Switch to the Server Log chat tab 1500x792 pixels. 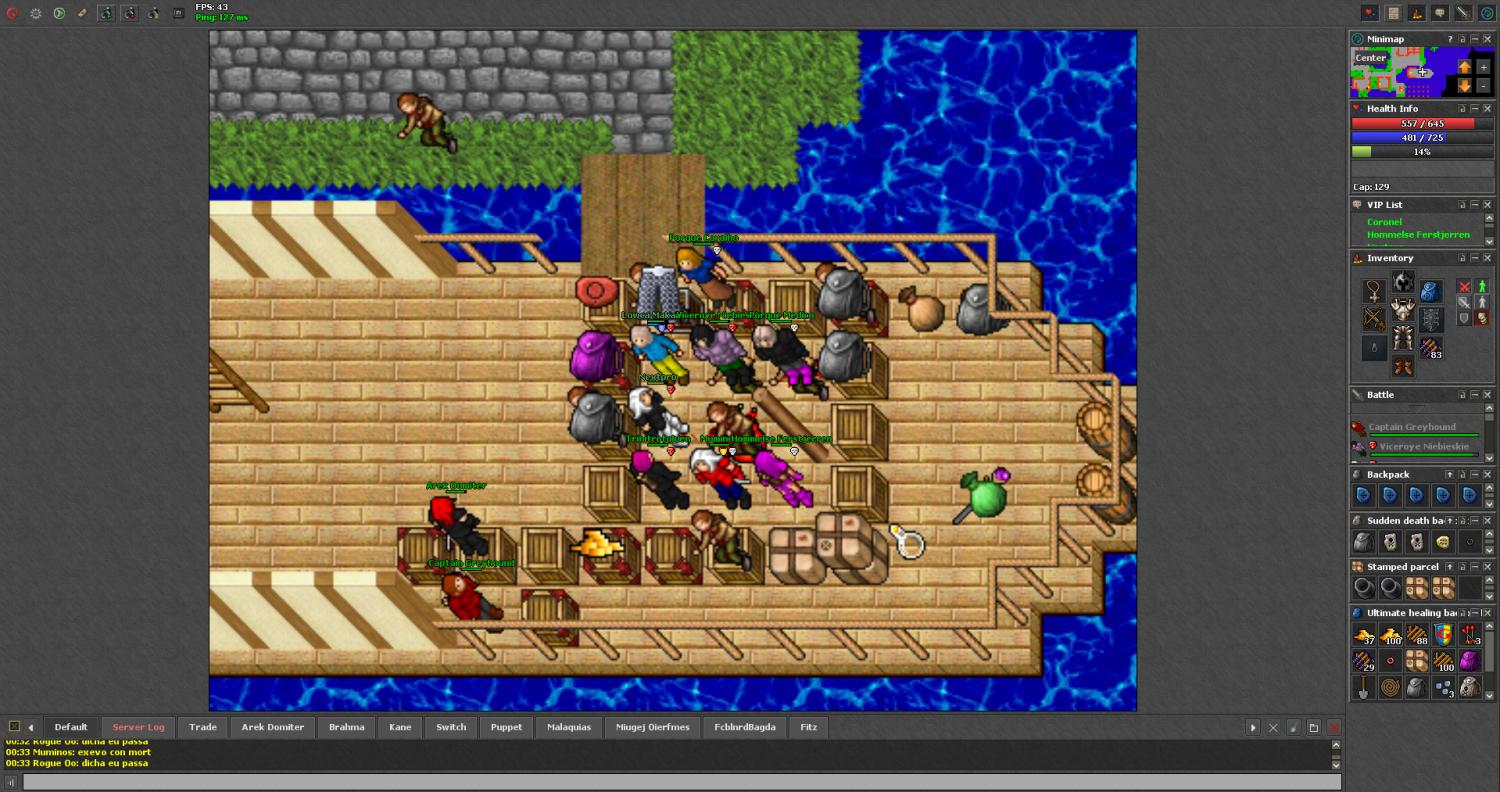[138, 727]
